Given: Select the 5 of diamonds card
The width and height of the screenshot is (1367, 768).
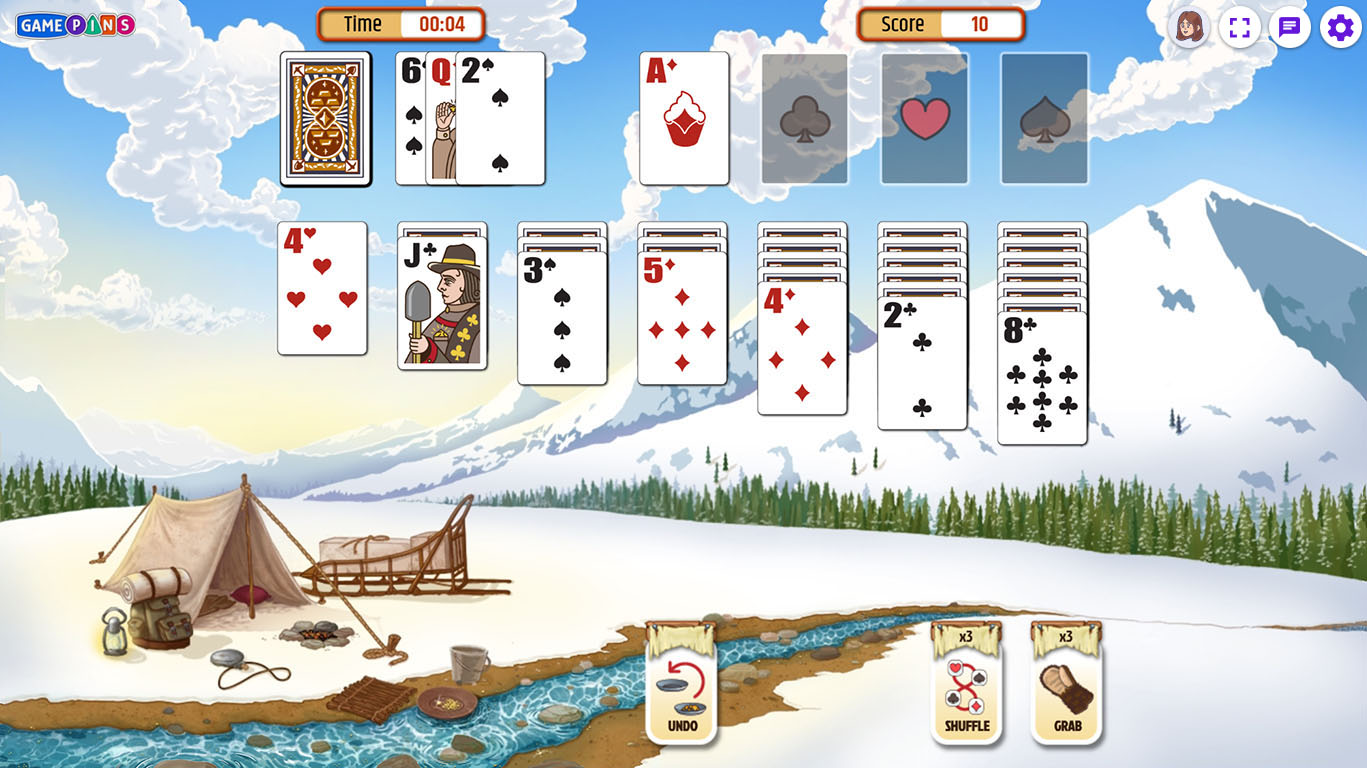Looking at the screenshot, I should [682, 318].
